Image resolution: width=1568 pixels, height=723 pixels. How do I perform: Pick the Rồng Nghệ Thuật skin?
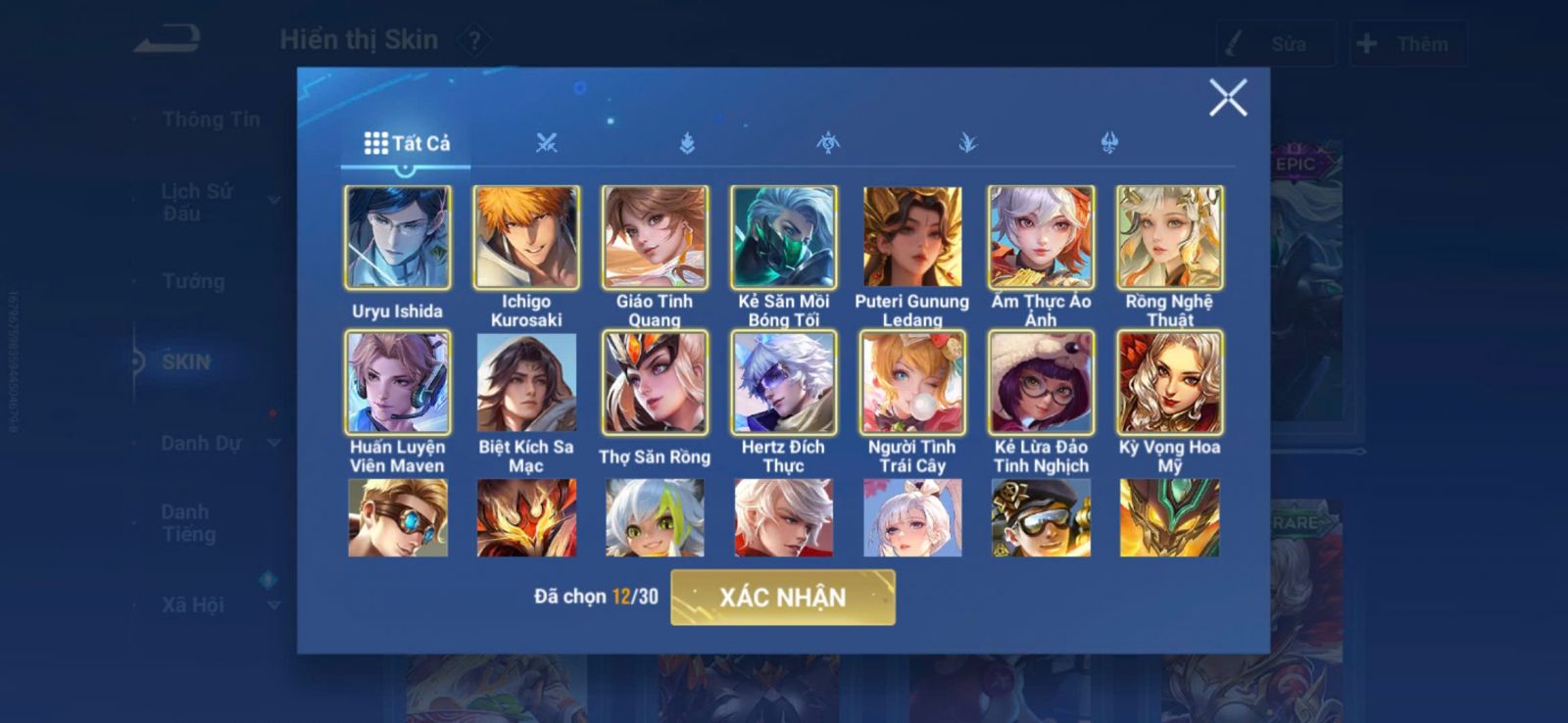(x=1169, y=238)
